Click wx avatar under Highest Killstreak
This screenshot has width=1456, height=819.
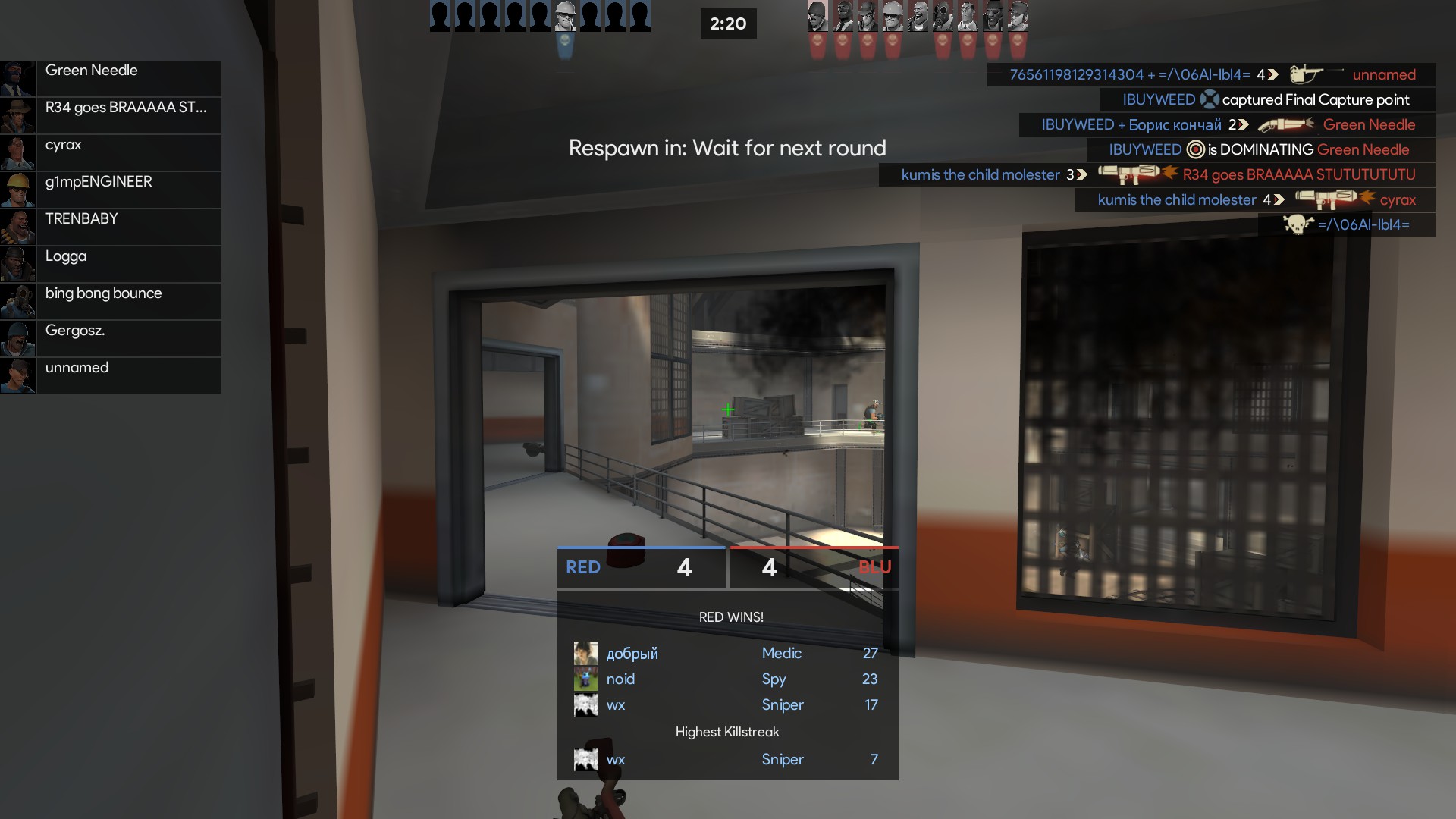(x=585, y=759)
